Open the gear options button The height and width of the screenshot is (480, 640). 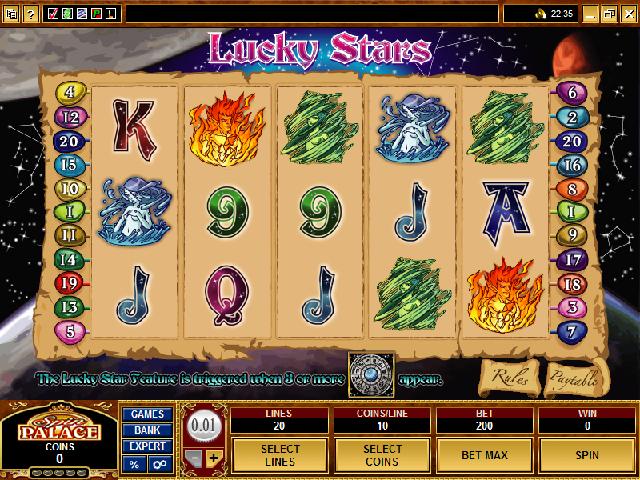point(160,465)
